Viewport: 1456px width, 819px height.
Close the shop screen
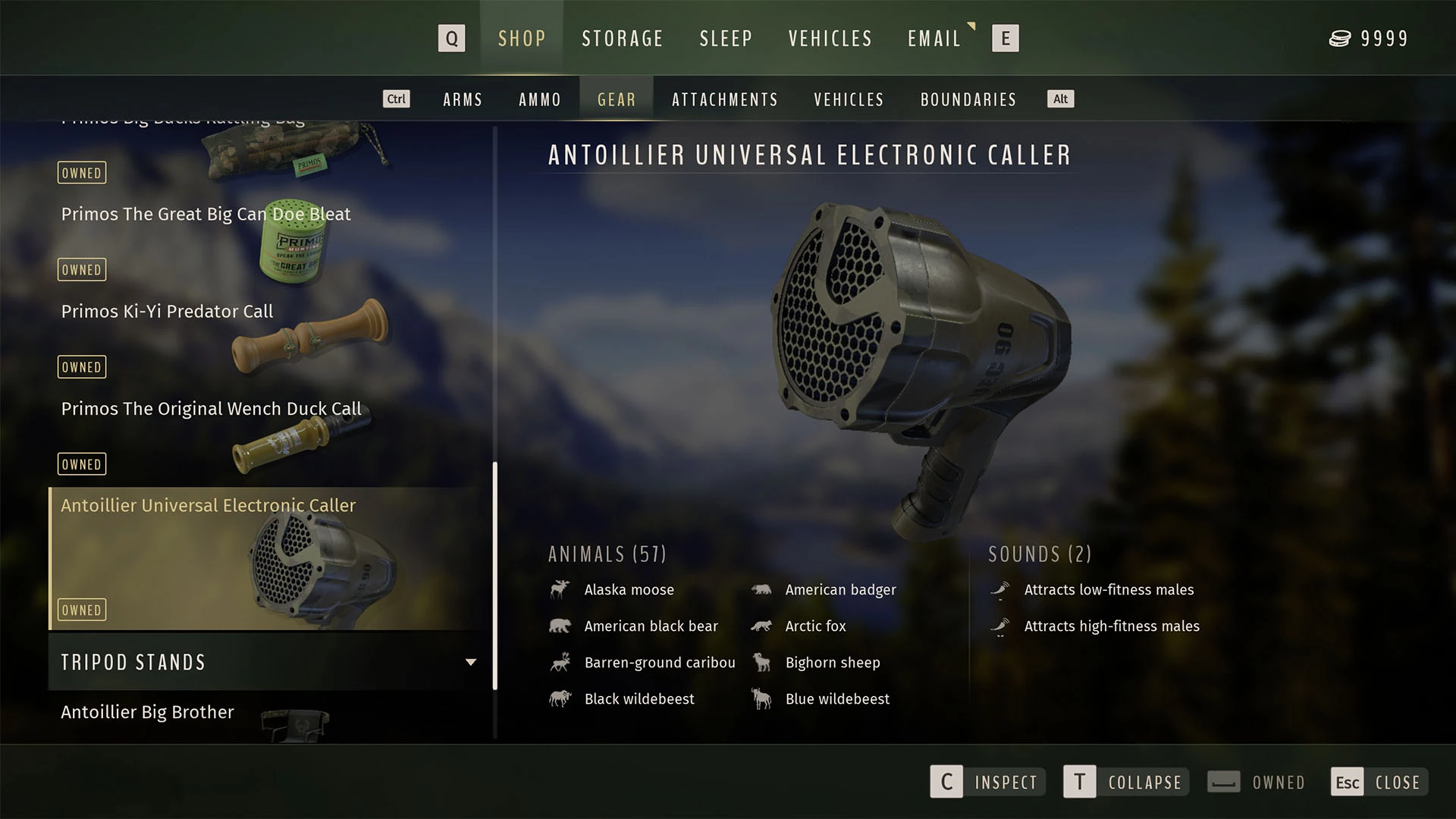(1379, 782)
